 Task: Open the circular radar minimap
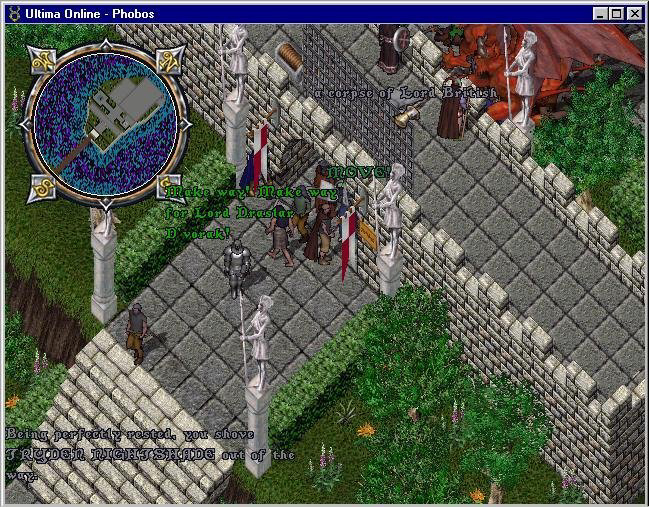click(x=105, y=119)
